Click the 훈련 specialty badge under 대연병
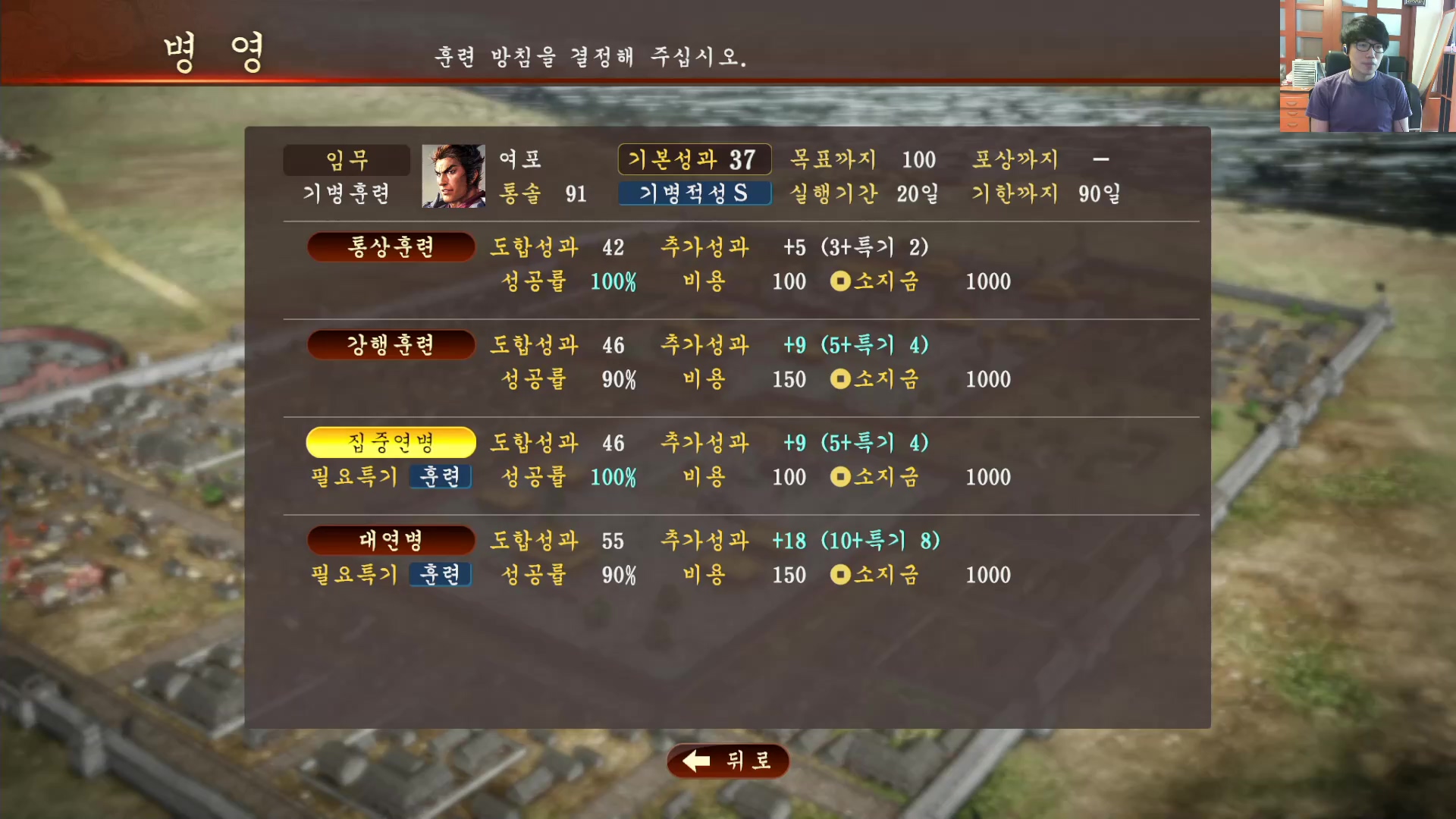This screenshot has height=819, width=1456. [440, 574]
